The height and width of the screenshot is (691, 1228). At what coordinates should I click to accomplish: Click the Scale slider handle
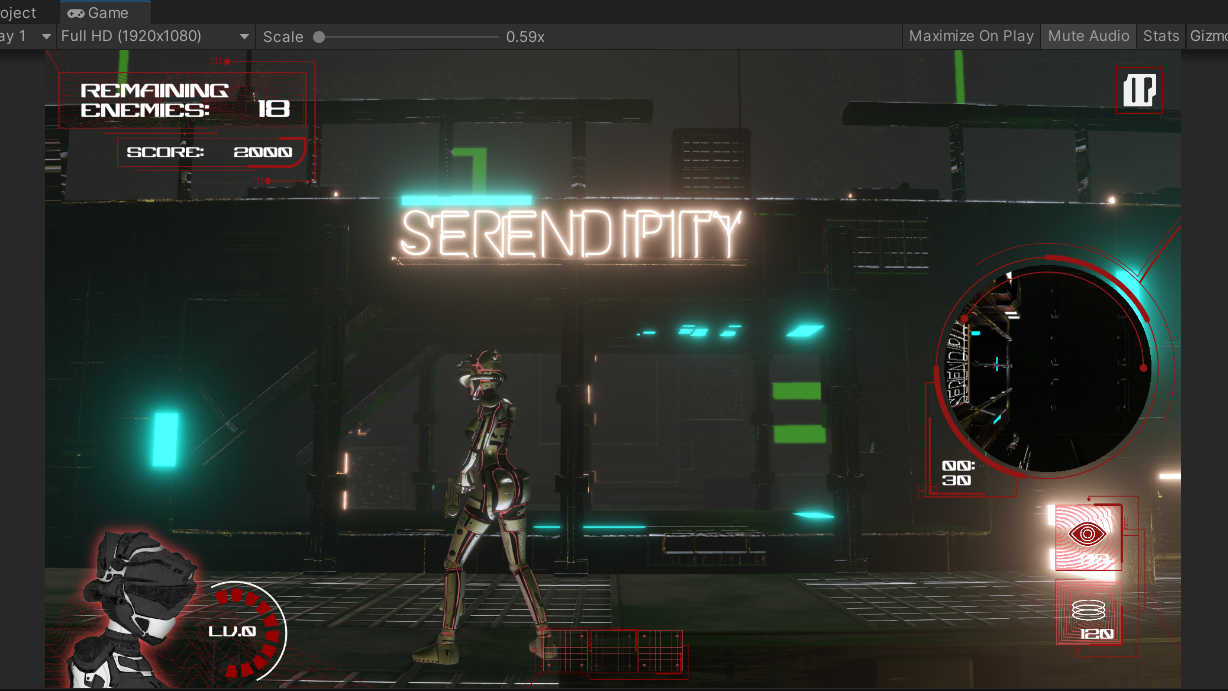319,37
